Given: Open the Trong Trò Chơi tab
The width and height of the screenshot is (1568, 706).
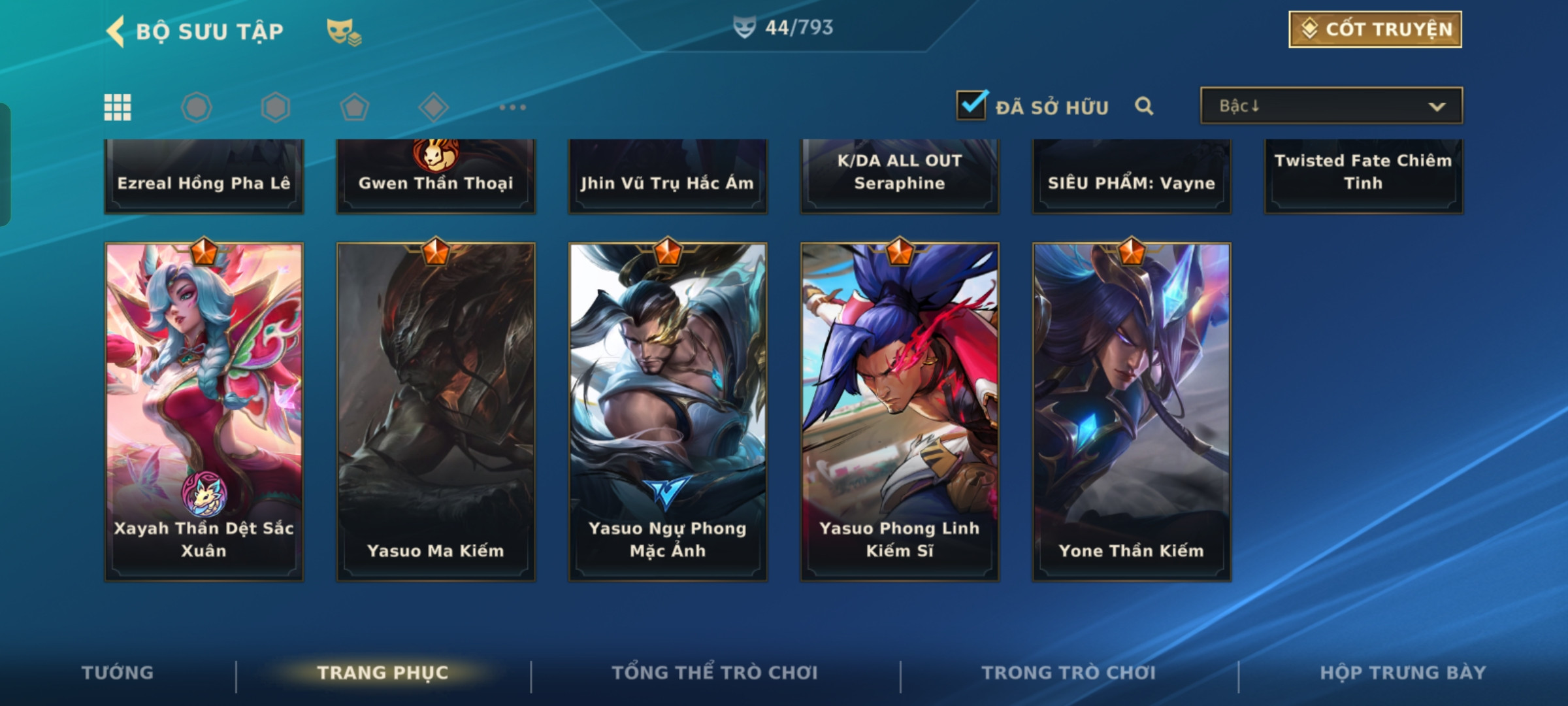Looking at the screenshot, I should pyautogui.click(x=1069, y=673).
